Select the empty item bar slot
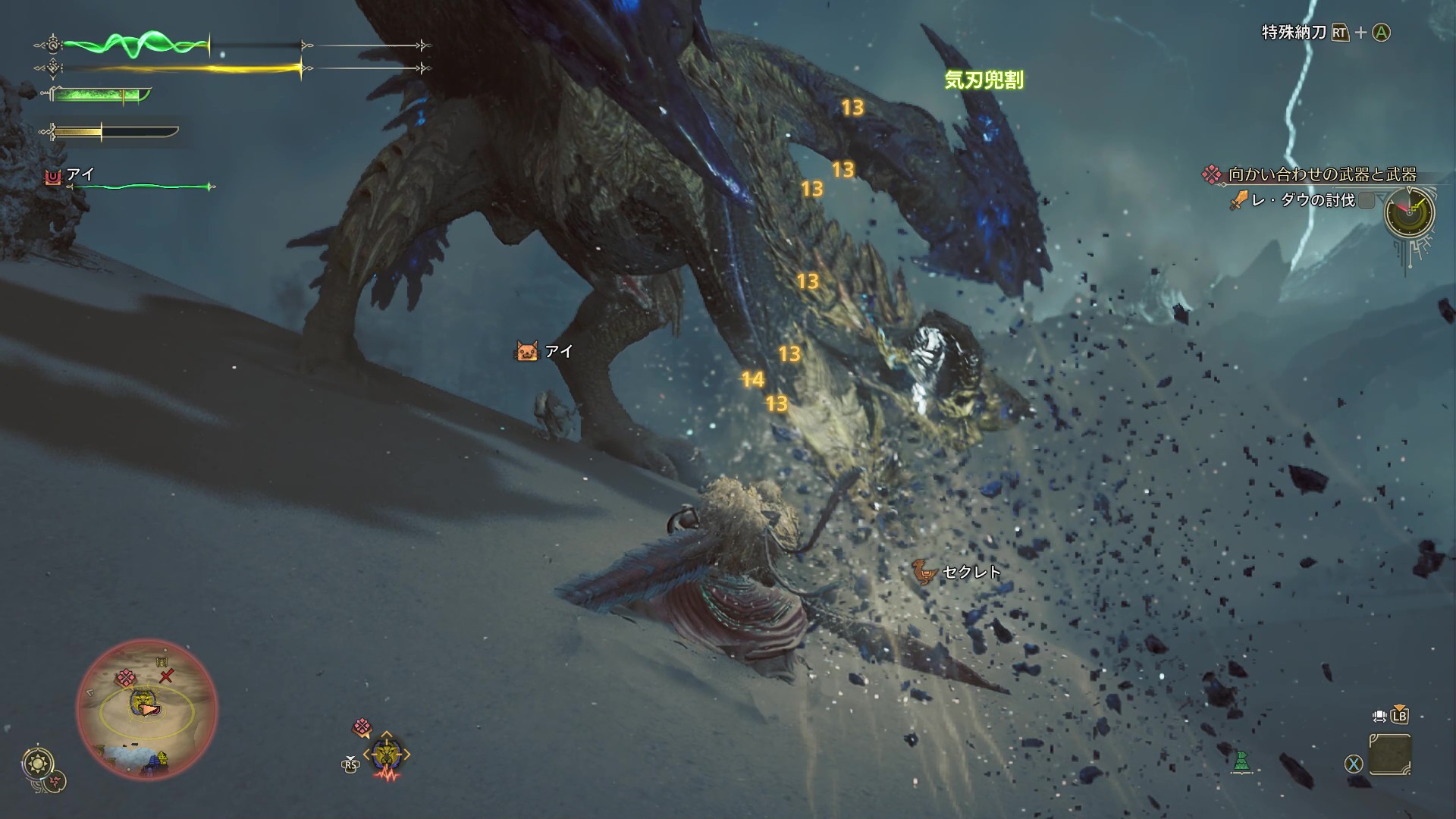The width and height of the screenshot is (1456, 819). [1390, 755]
